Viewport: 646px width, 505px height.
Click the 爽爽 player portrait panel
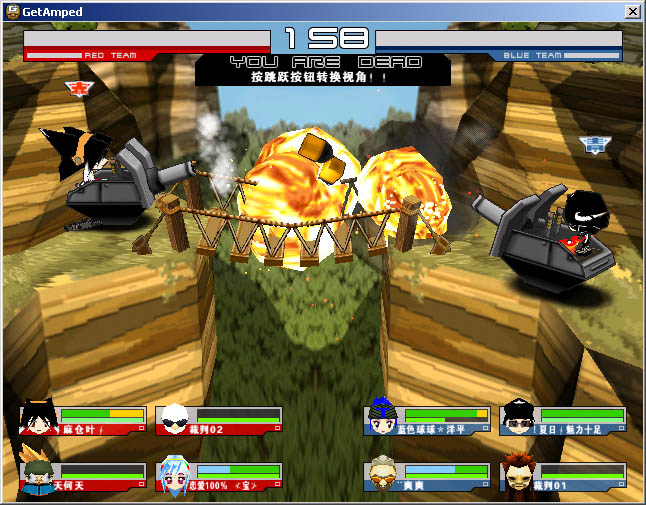tap(427, 477)
